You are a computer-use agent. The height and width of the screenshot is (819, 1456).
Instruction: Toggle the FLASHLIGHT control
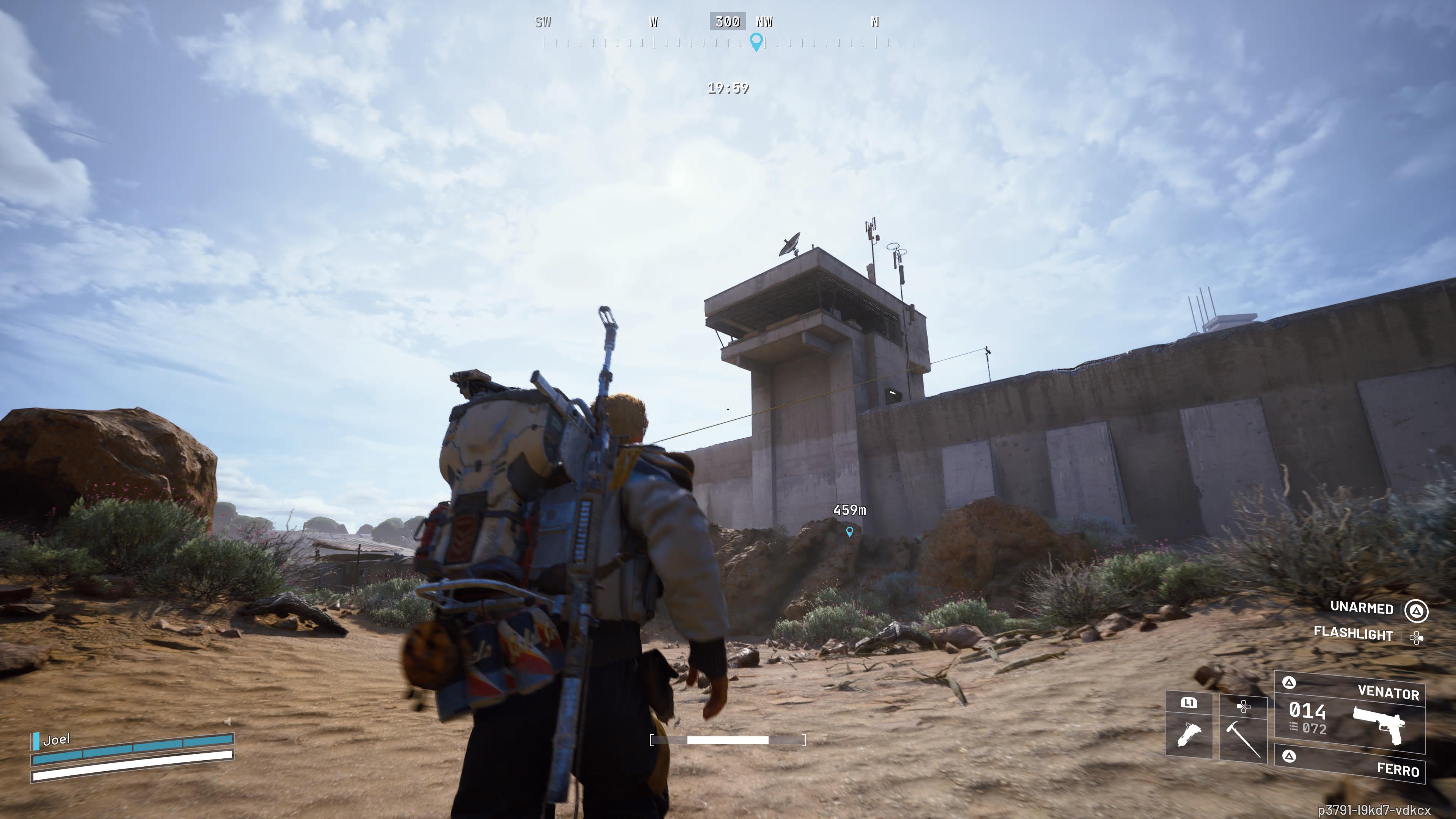point(1354,635)
